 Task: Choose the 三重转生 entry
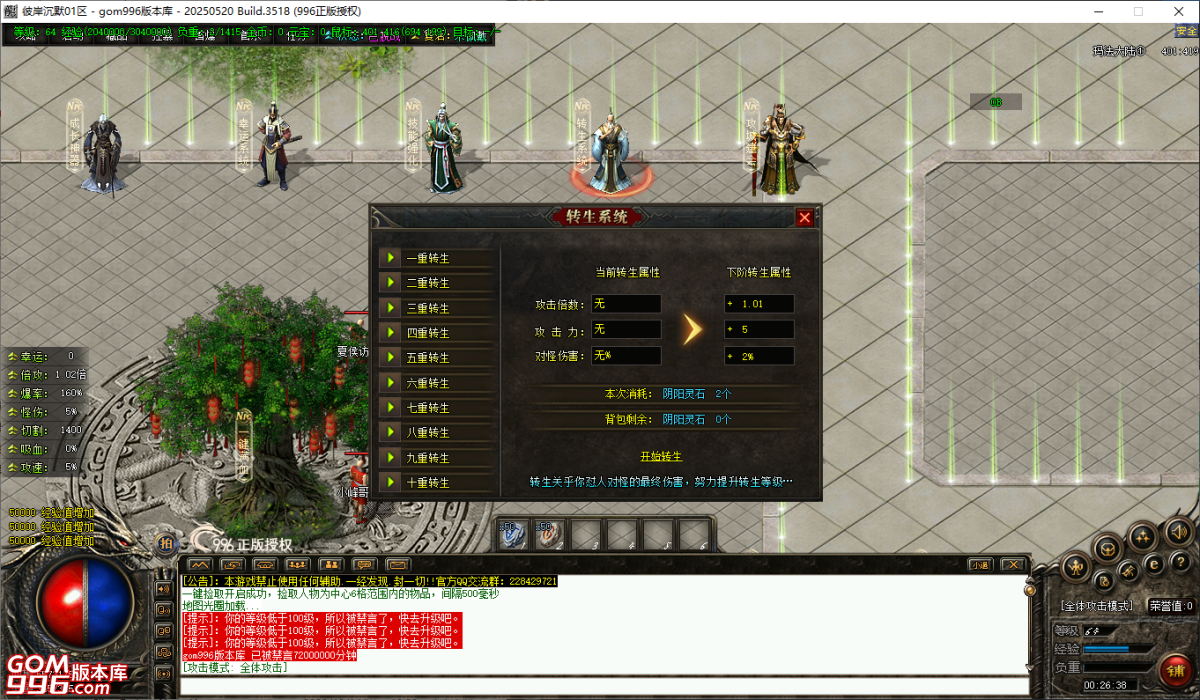tap(437, 308)
